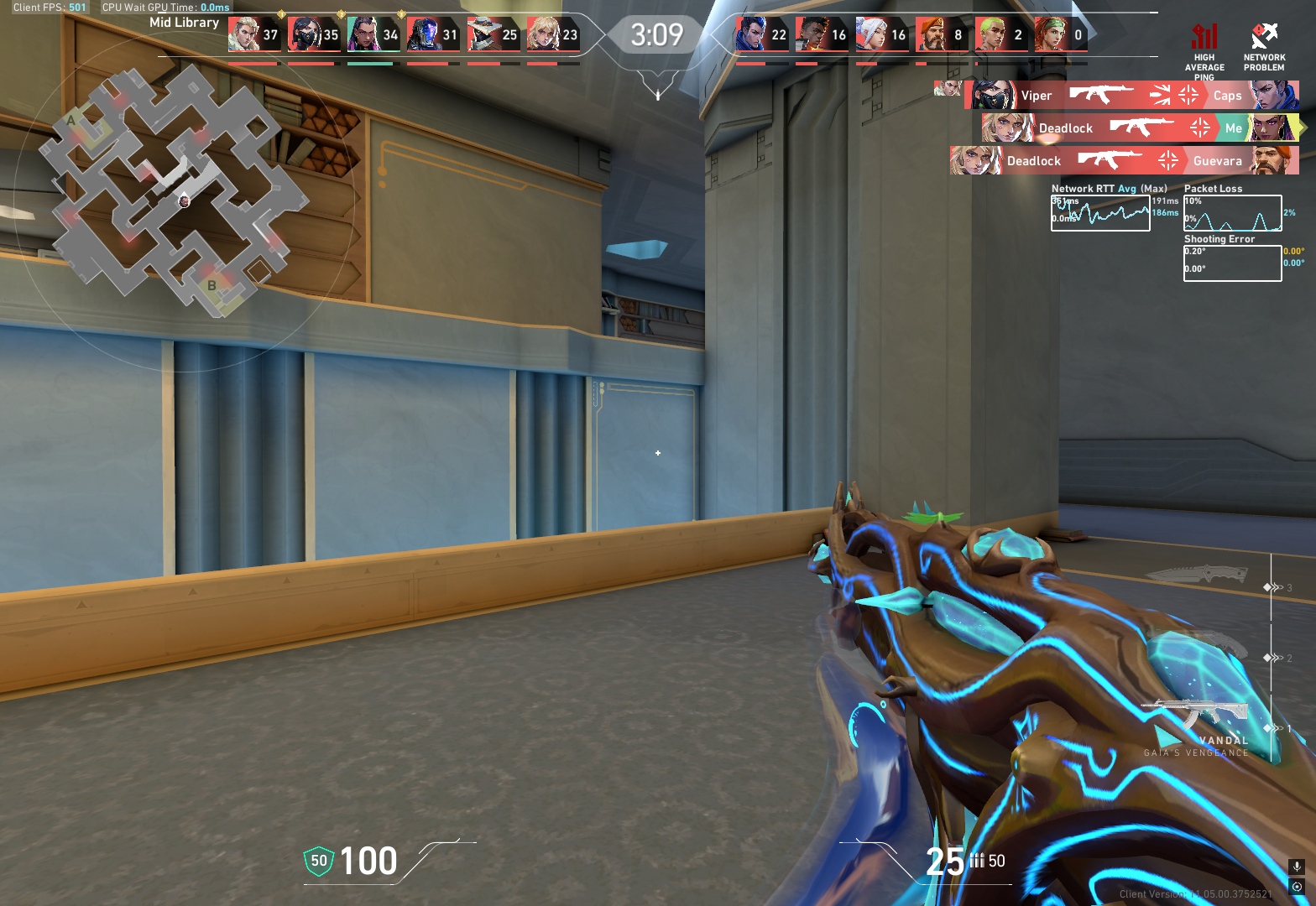Image resolution: width=1316 pixels, height=906 pixels.
Task: Click the player portrait with score 0
Action: [x=1049, y=35]
